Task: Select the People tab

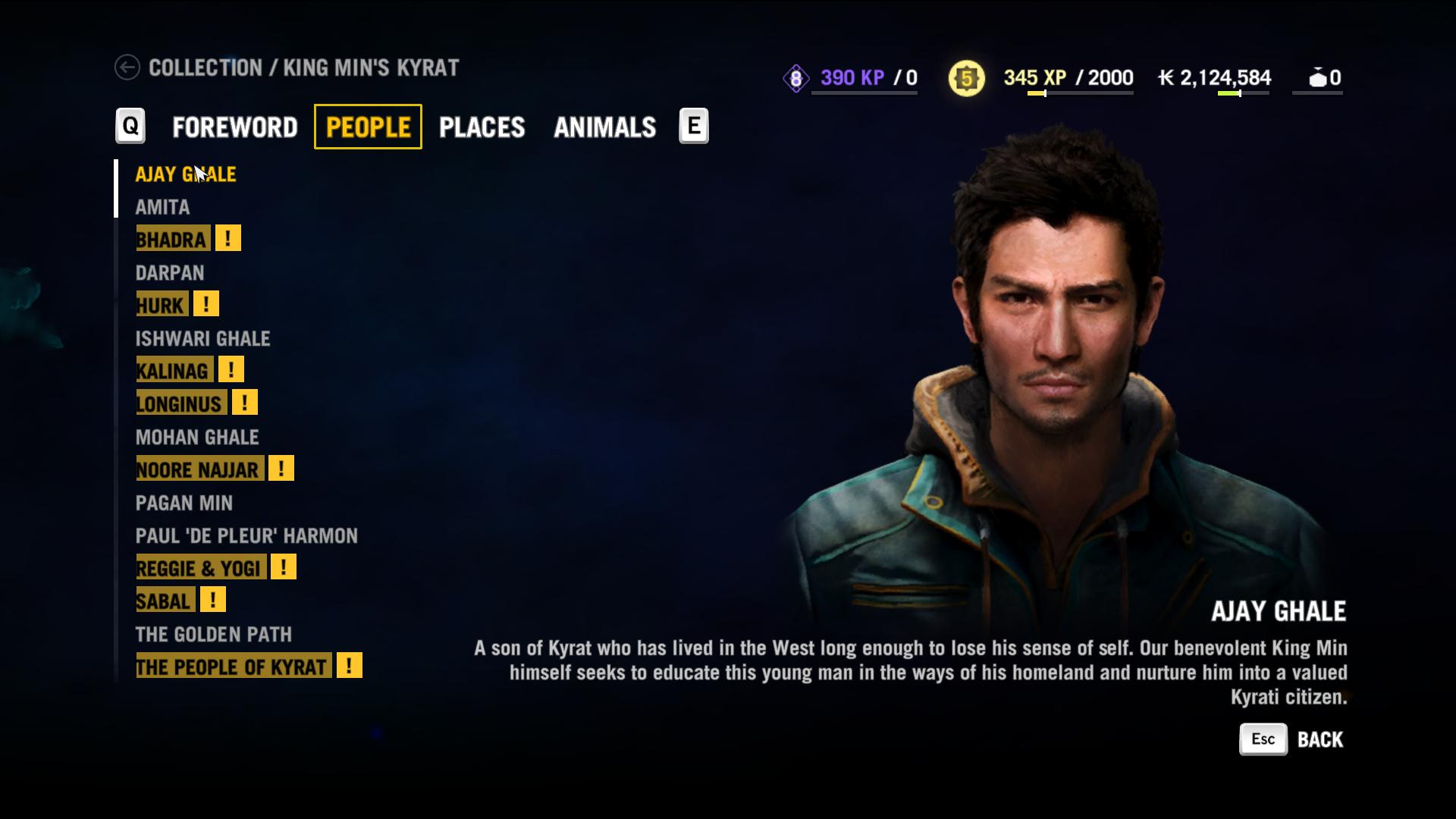Action: [368, 127]
